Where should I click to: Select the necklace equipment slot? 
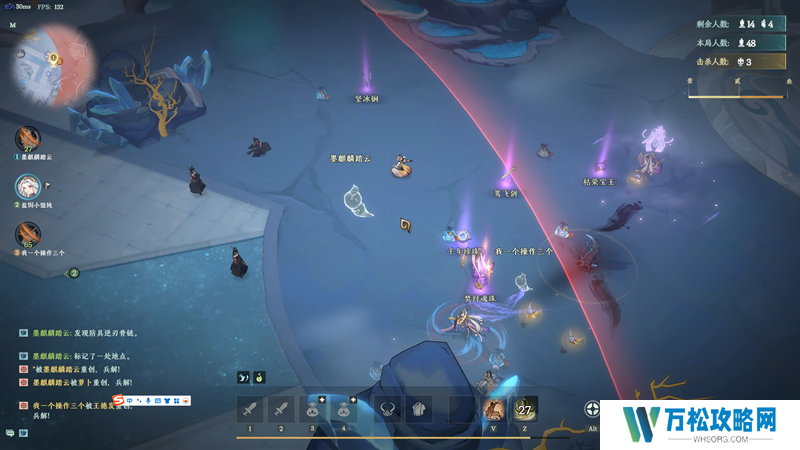(x=387, y=408)
